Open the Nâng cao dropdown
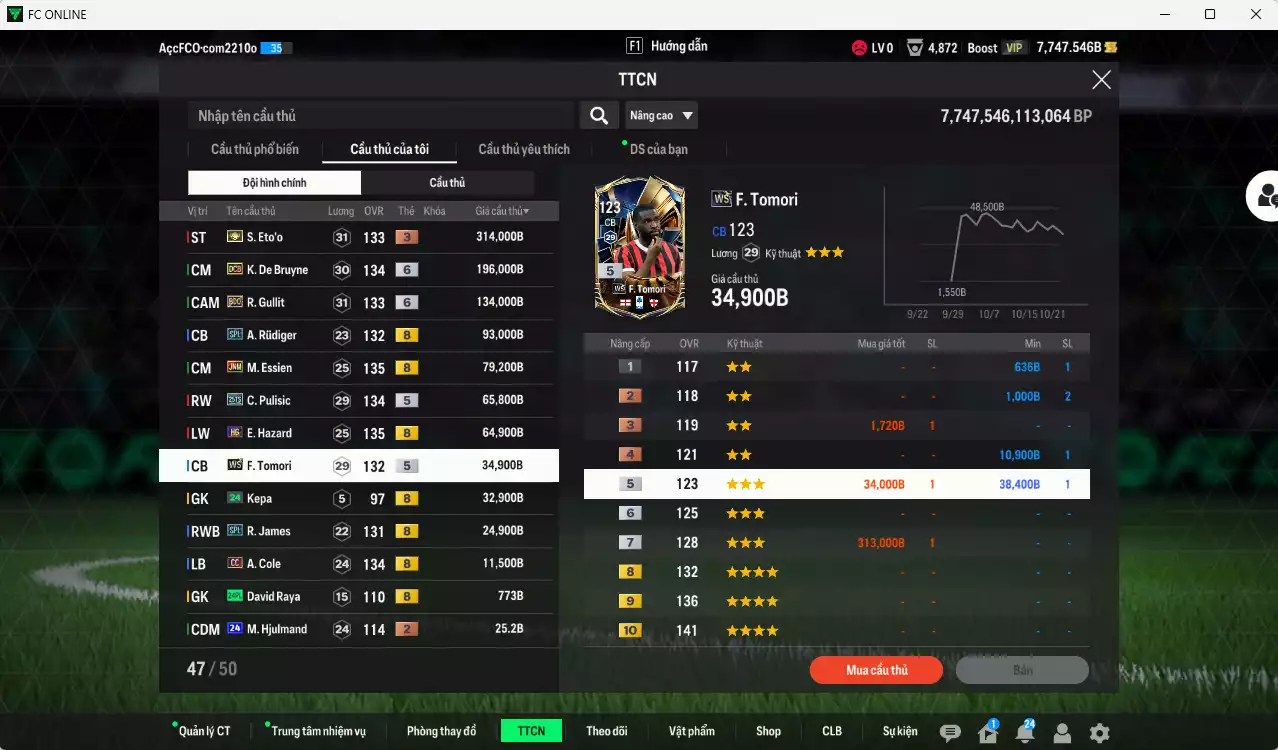The width and height of the screenshot is (1278, 750). (661, 116)
